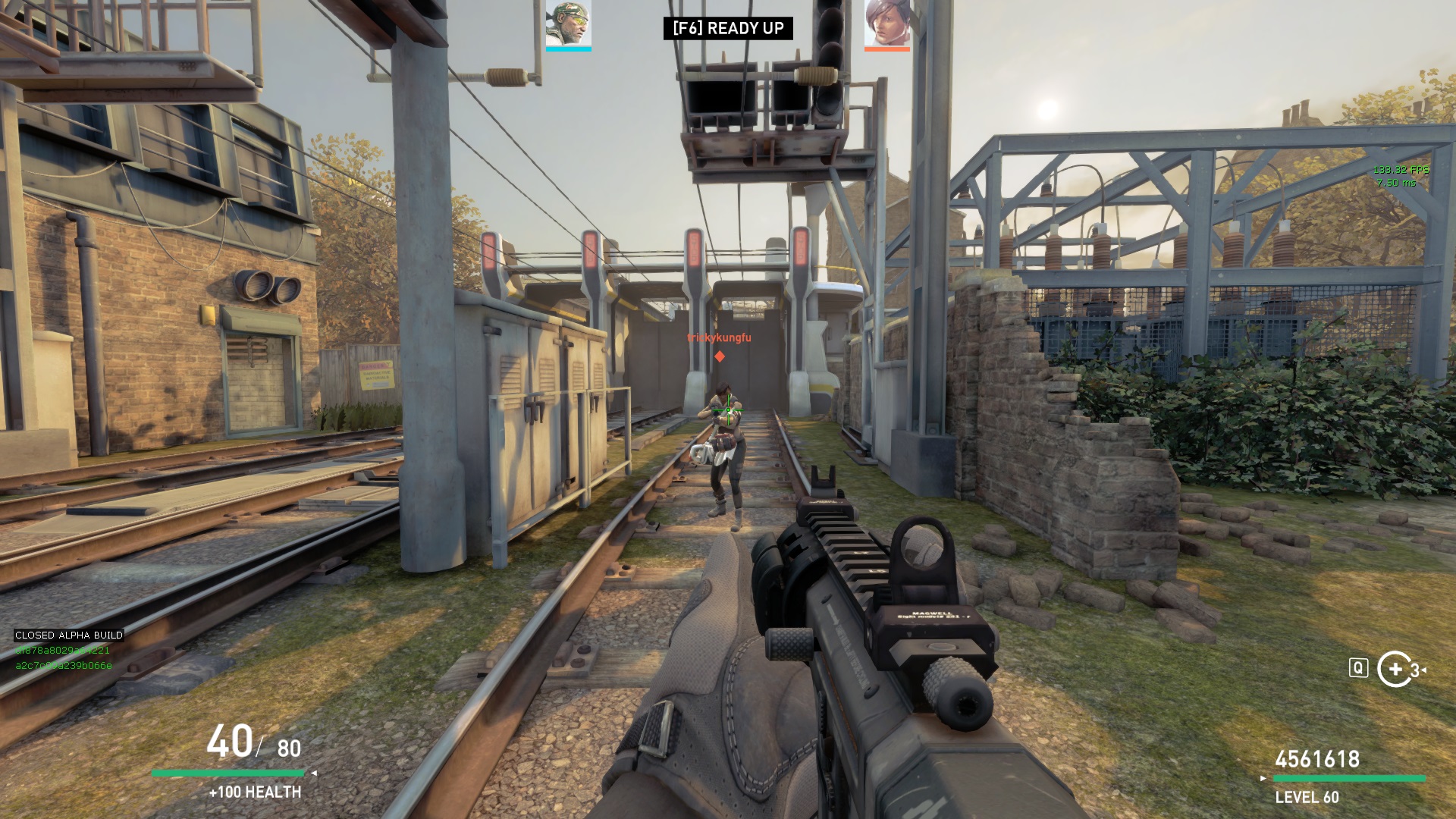Viewport: 1456px width, 819px height.
Task: Activate the healing plus ability icon
Action: point(1395,669)
